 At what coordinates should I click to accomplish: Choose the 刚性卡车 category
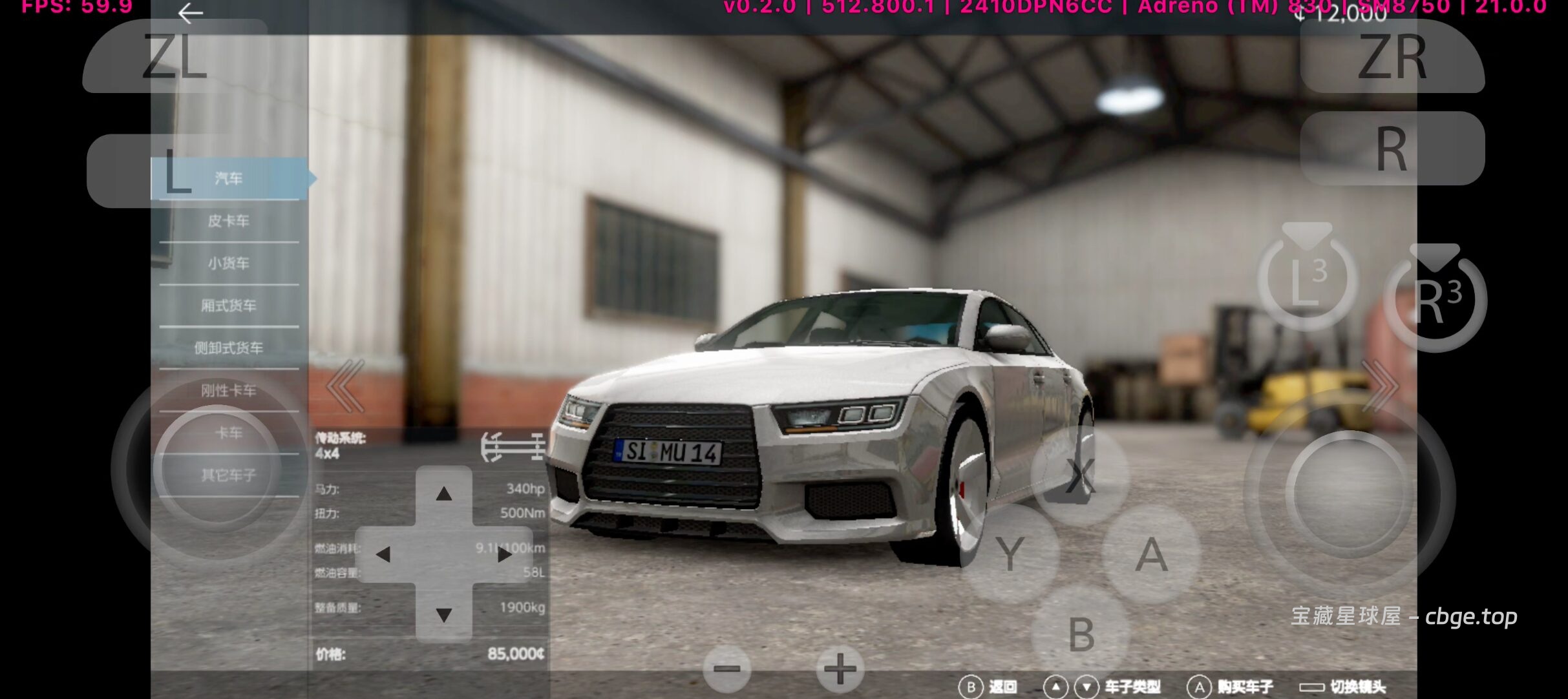point(229,390)
